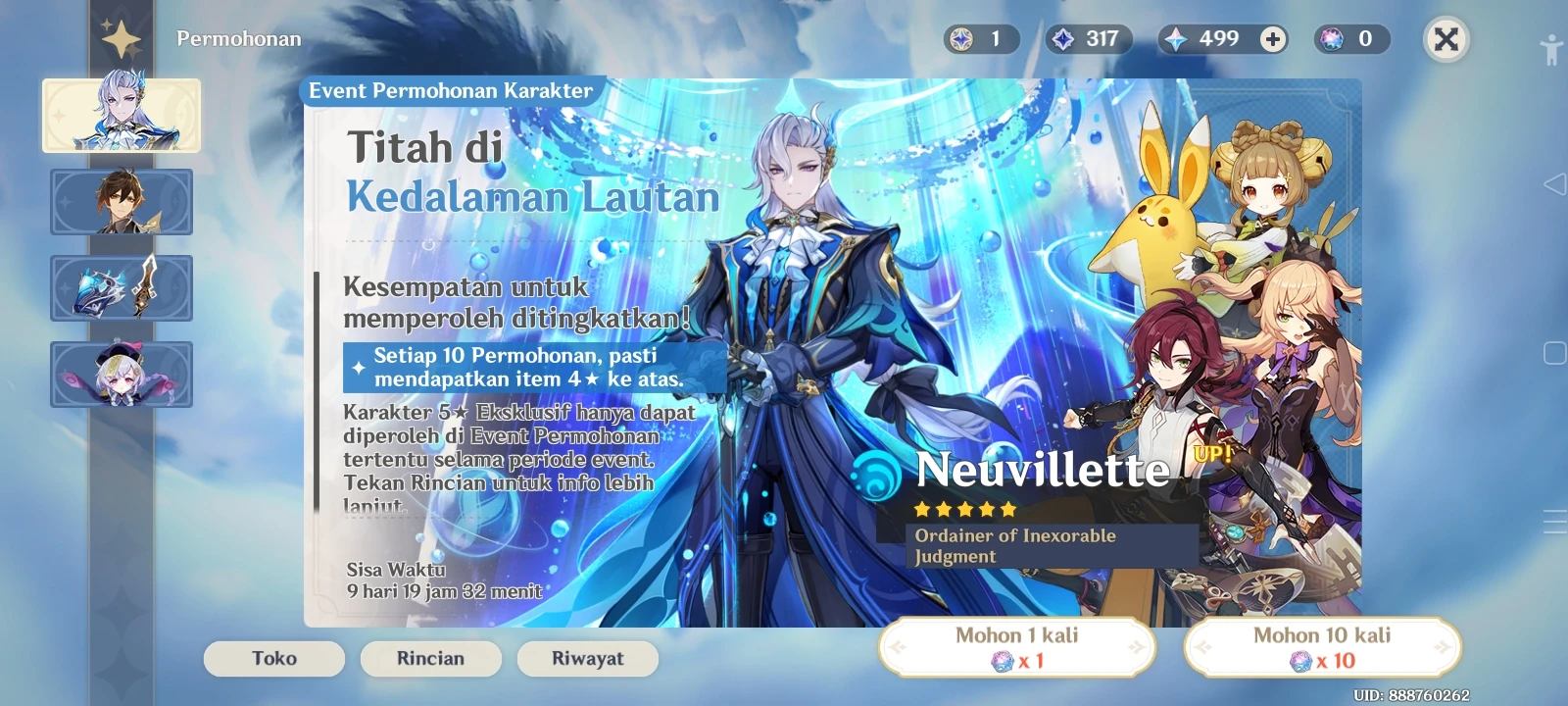This screenshot has width=1568, height=706.
Task: Click the Intertwined Fate counter showing 1
Action: point(978,39)
